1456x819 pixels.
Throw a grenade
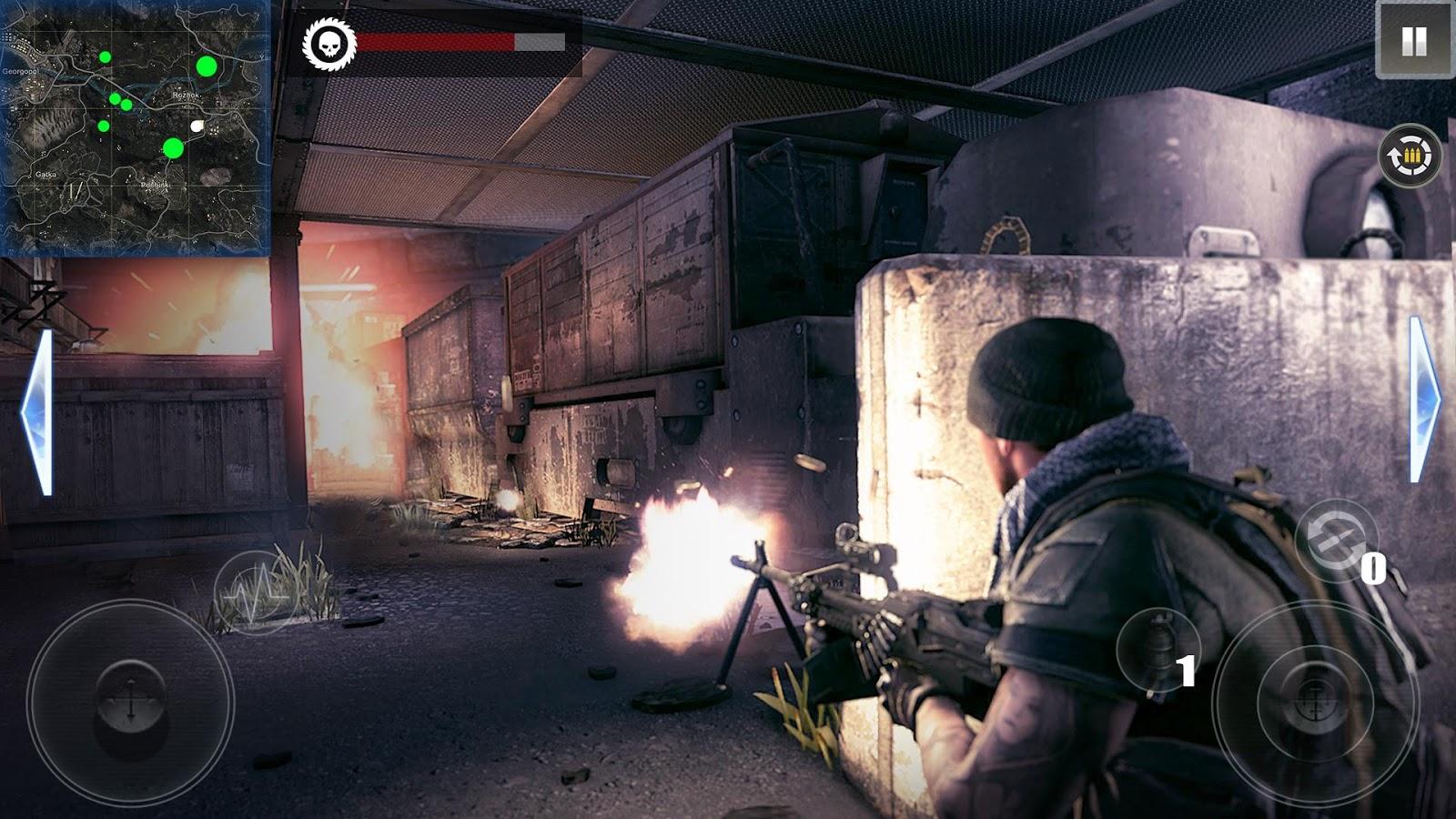1158,649
